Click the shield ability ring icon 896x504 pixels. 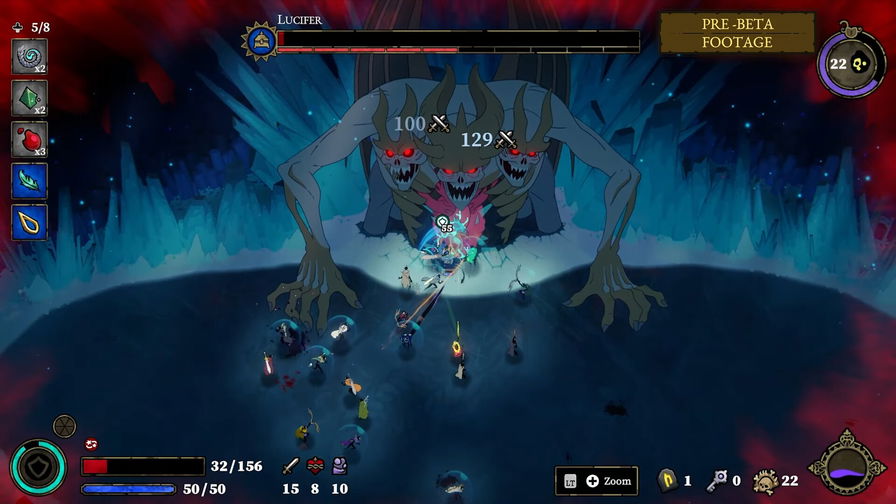(x=38, y=467)
